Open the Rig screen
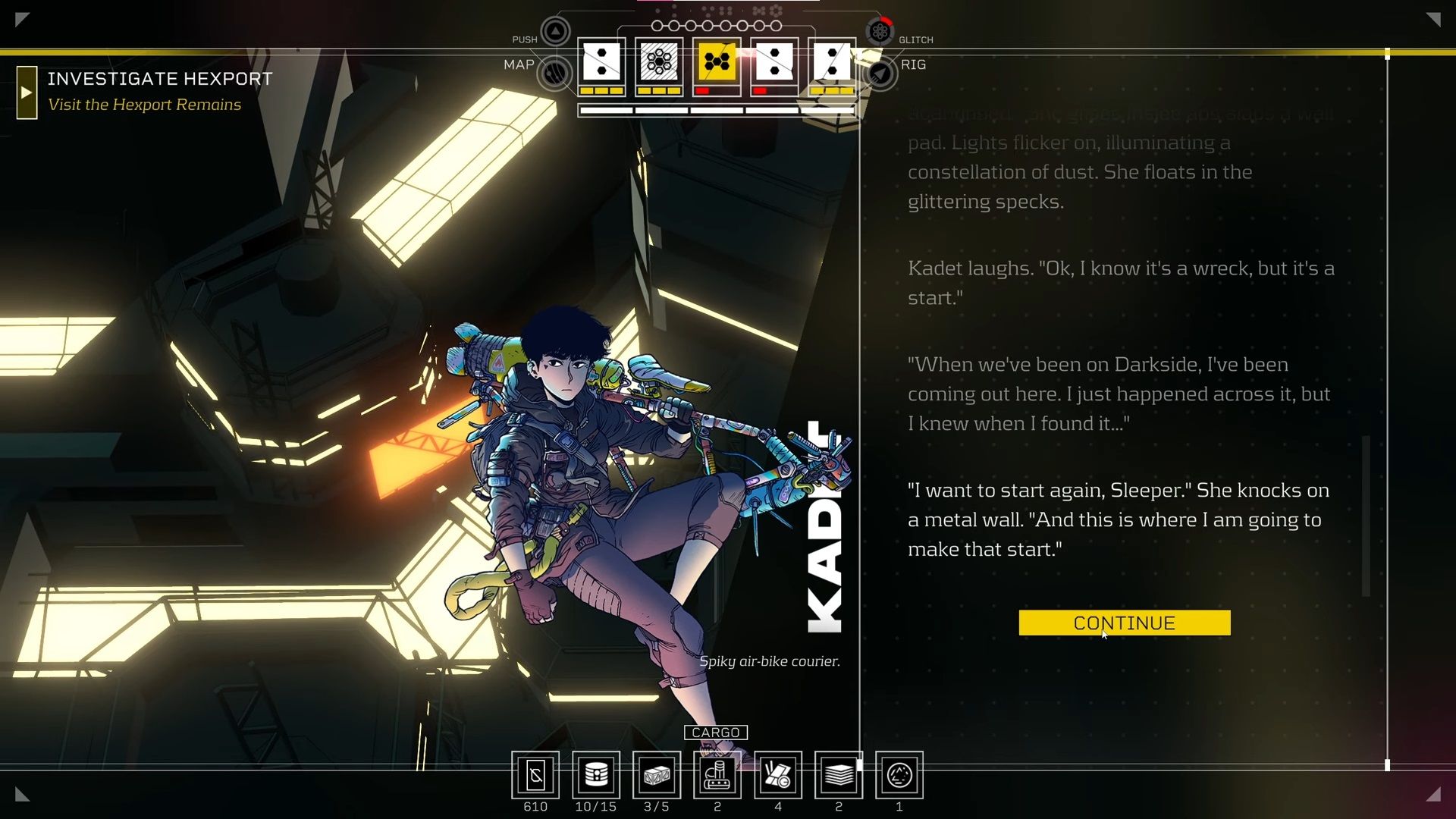Image resolution: width=1456 pixels, height=819 pixels. [x=880, y=74]
